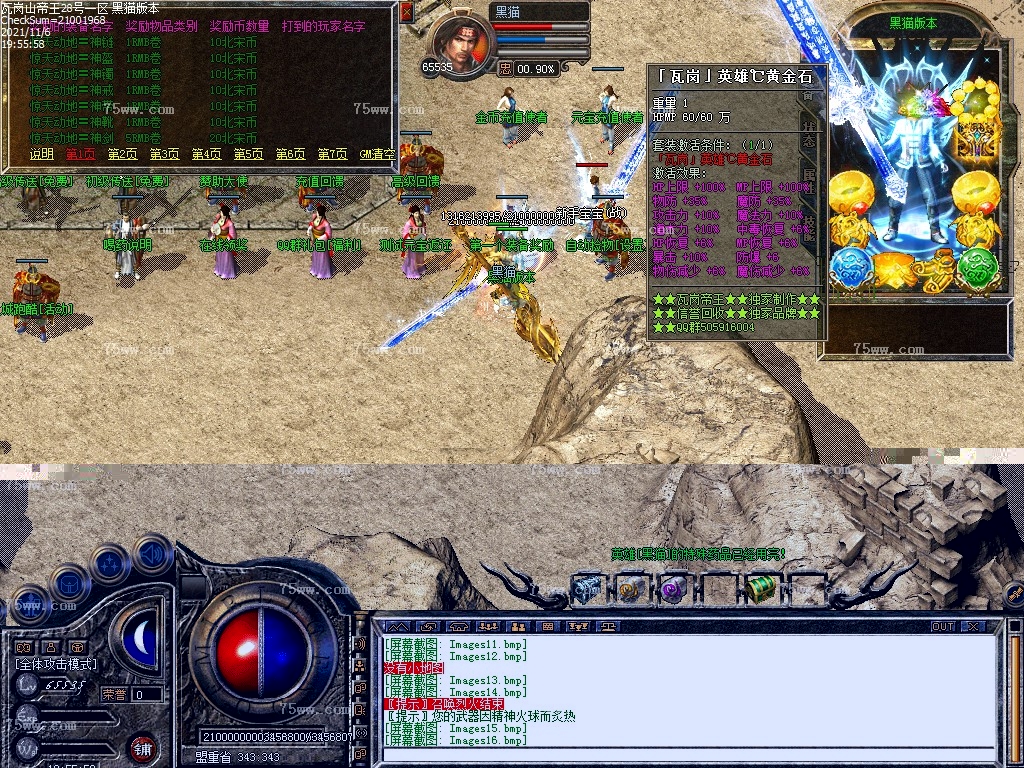Select the green treasure chest belt slot
Image resolution: width=1024 pixels, height=768 pixels.
[761, 588]
